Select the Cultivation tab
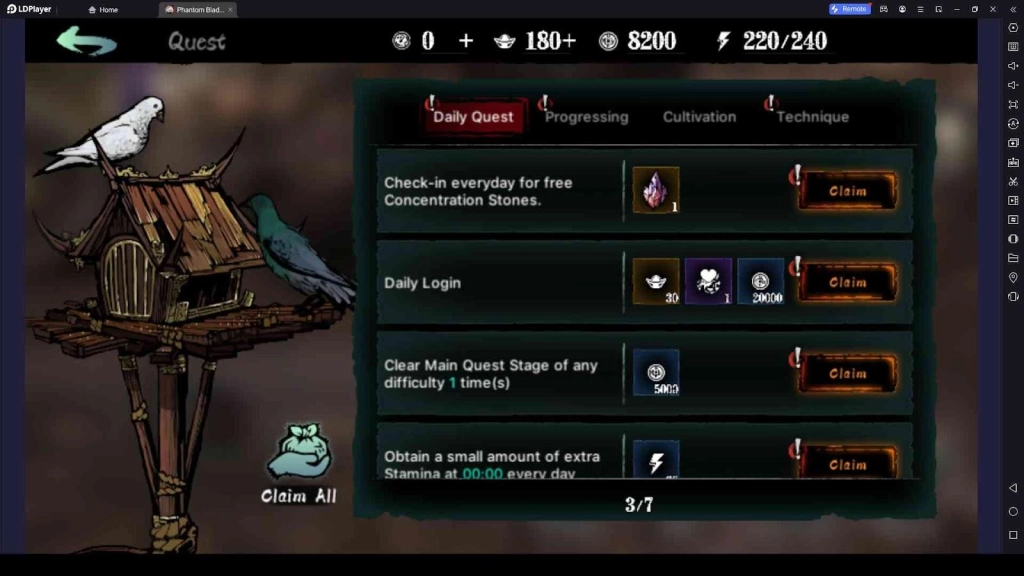Image resolution: width=1024 pixels, height=576 pixels. point(699,117)
